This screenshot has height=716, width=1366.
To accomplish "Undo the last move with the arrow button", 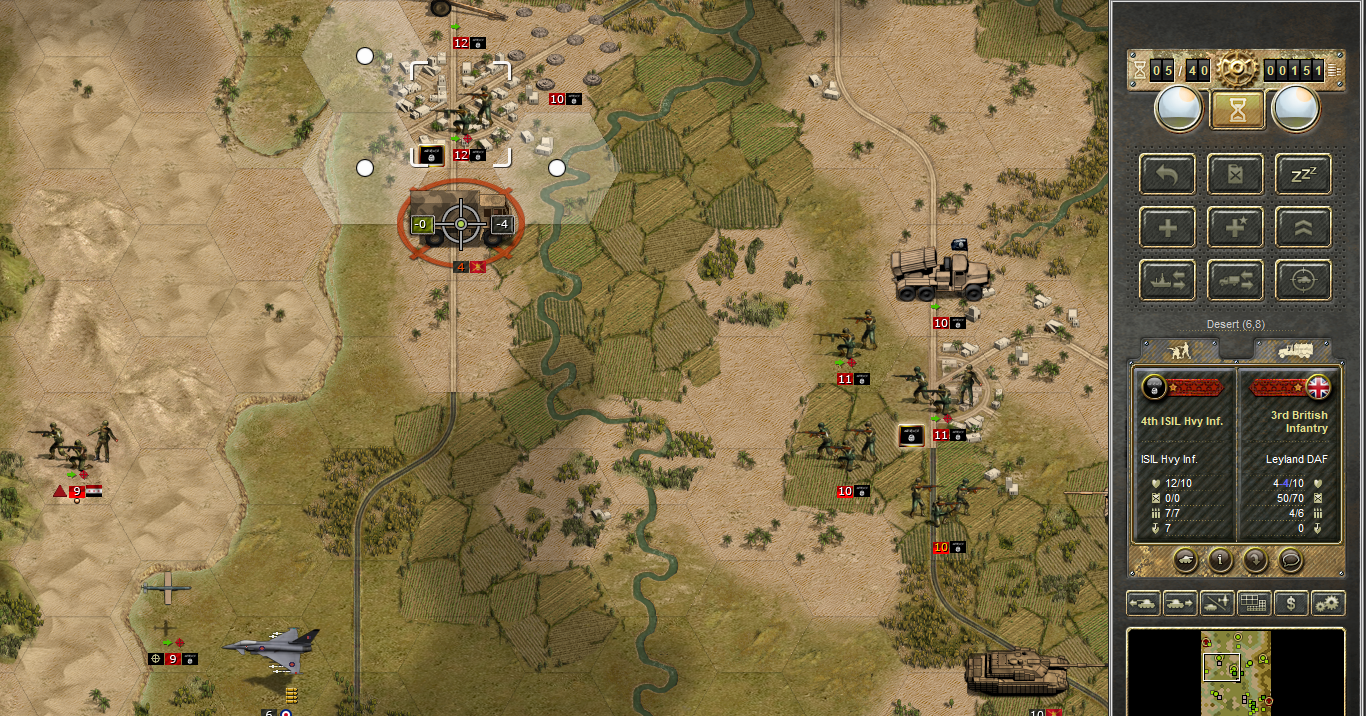I will [1167, 173].
